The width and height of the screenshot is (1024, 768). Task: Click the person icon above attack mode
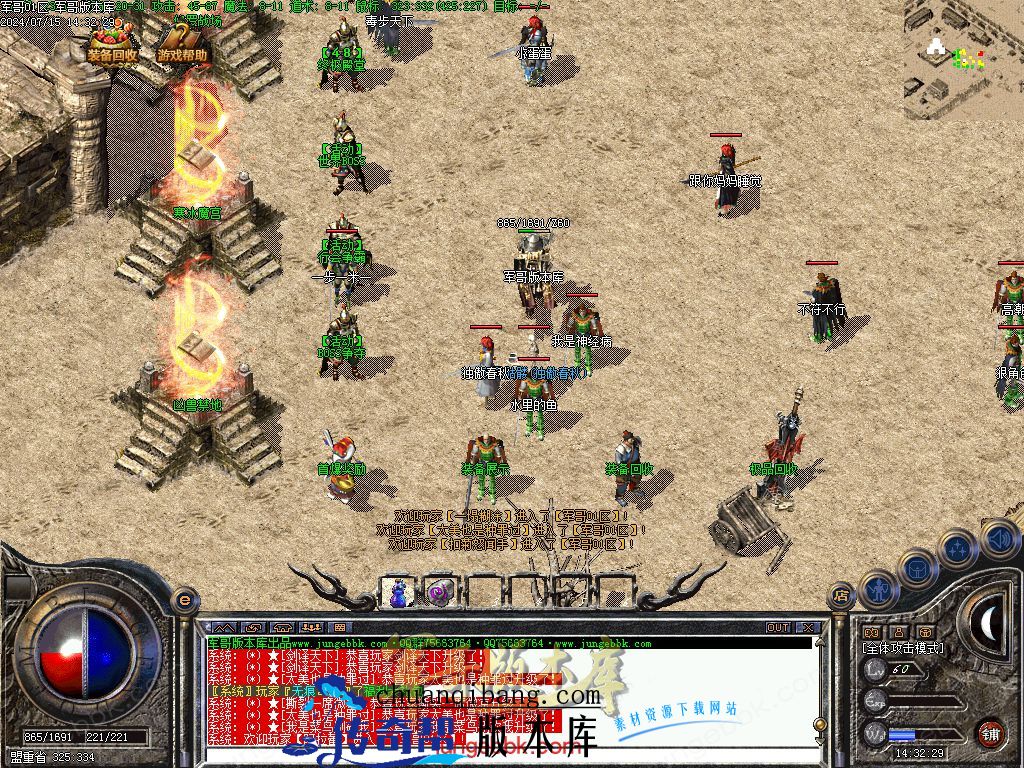898,632
